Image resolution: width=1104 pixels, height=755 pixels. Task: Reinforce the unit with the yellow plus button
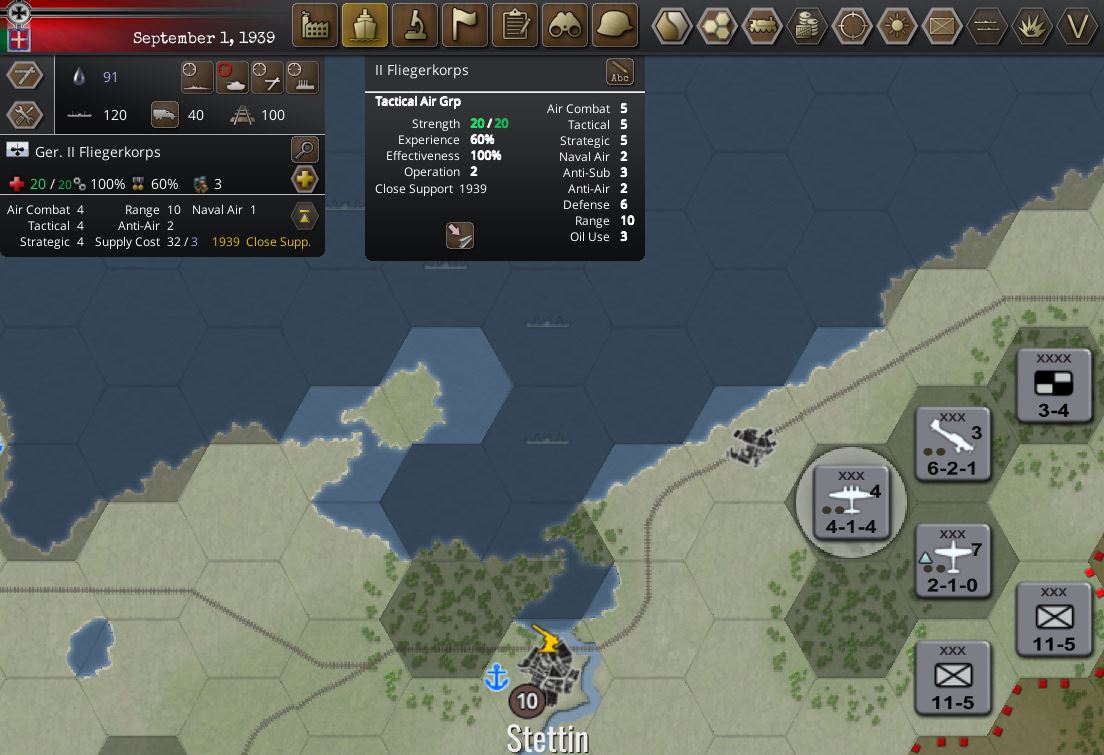[305, 180]
